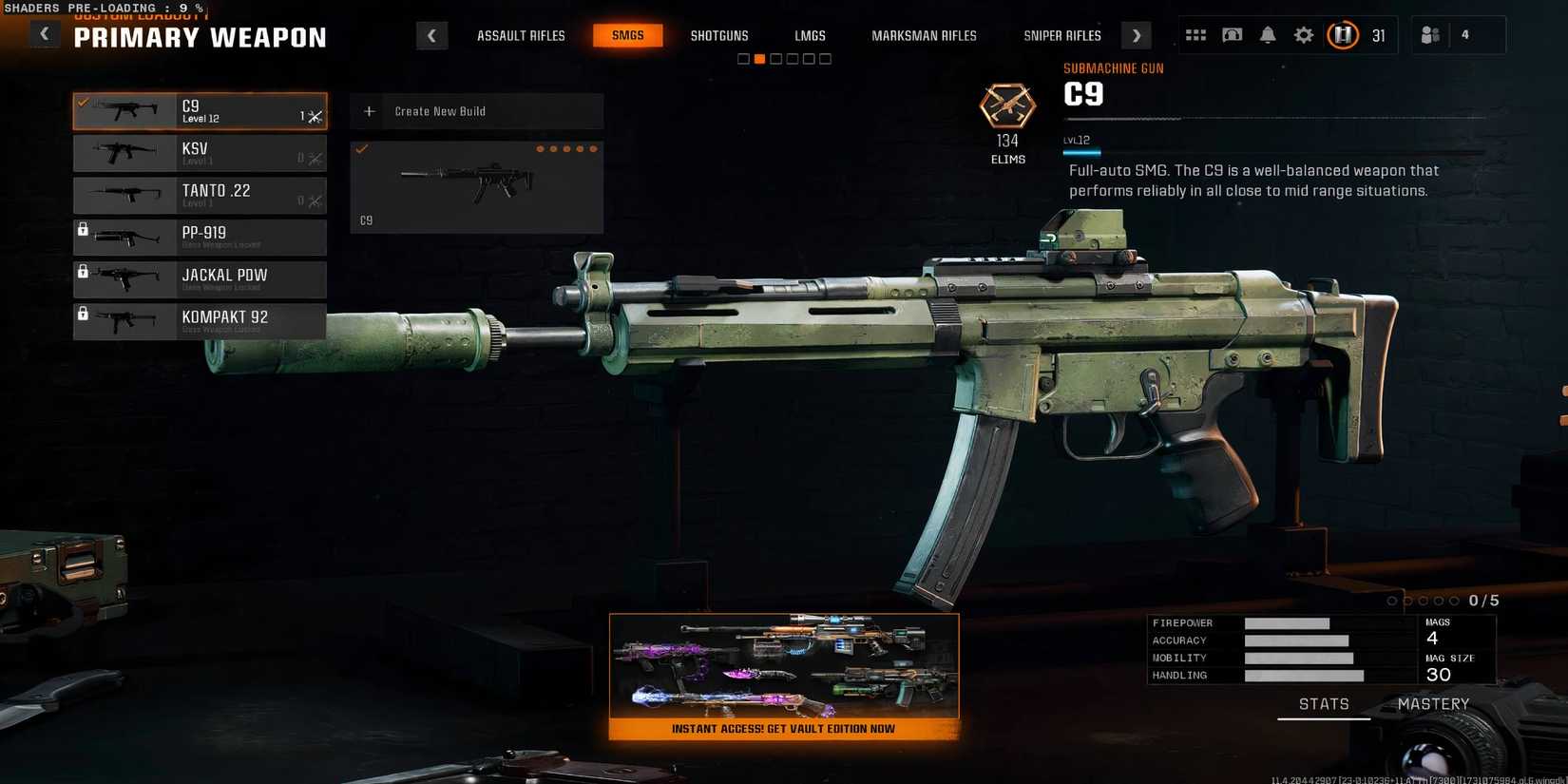The width and height of the screenshot is (1568, 784).
Task: Select the checkmark on the C9 build thumbnail
Action: [360, 149]
